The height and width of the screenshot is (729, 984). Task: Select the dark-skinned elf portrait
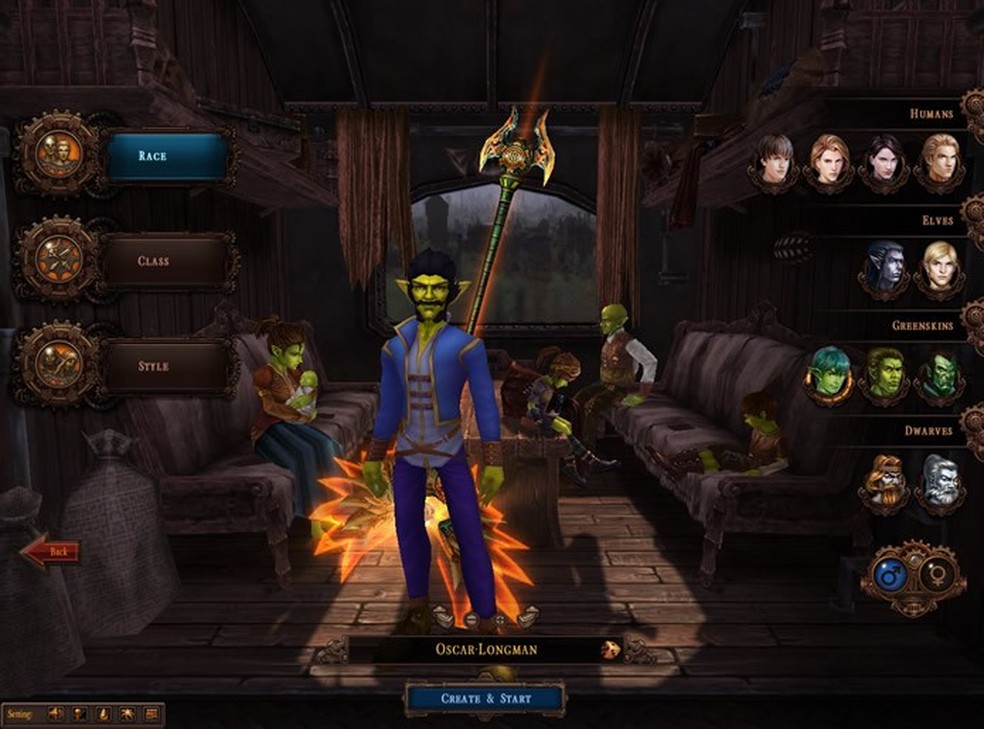(884, 266)
